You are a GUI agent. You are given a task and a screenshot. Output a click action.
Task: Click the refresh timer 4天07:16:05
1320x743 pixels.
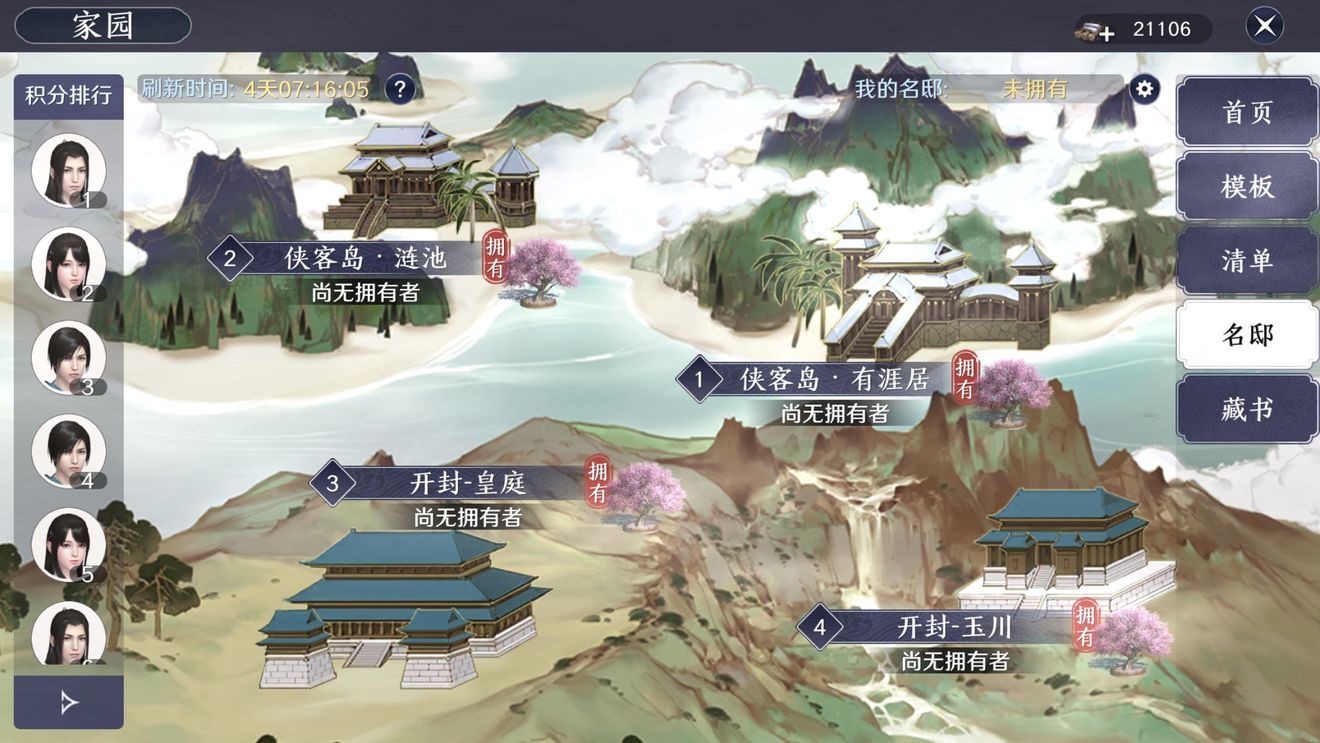(302, 87)
